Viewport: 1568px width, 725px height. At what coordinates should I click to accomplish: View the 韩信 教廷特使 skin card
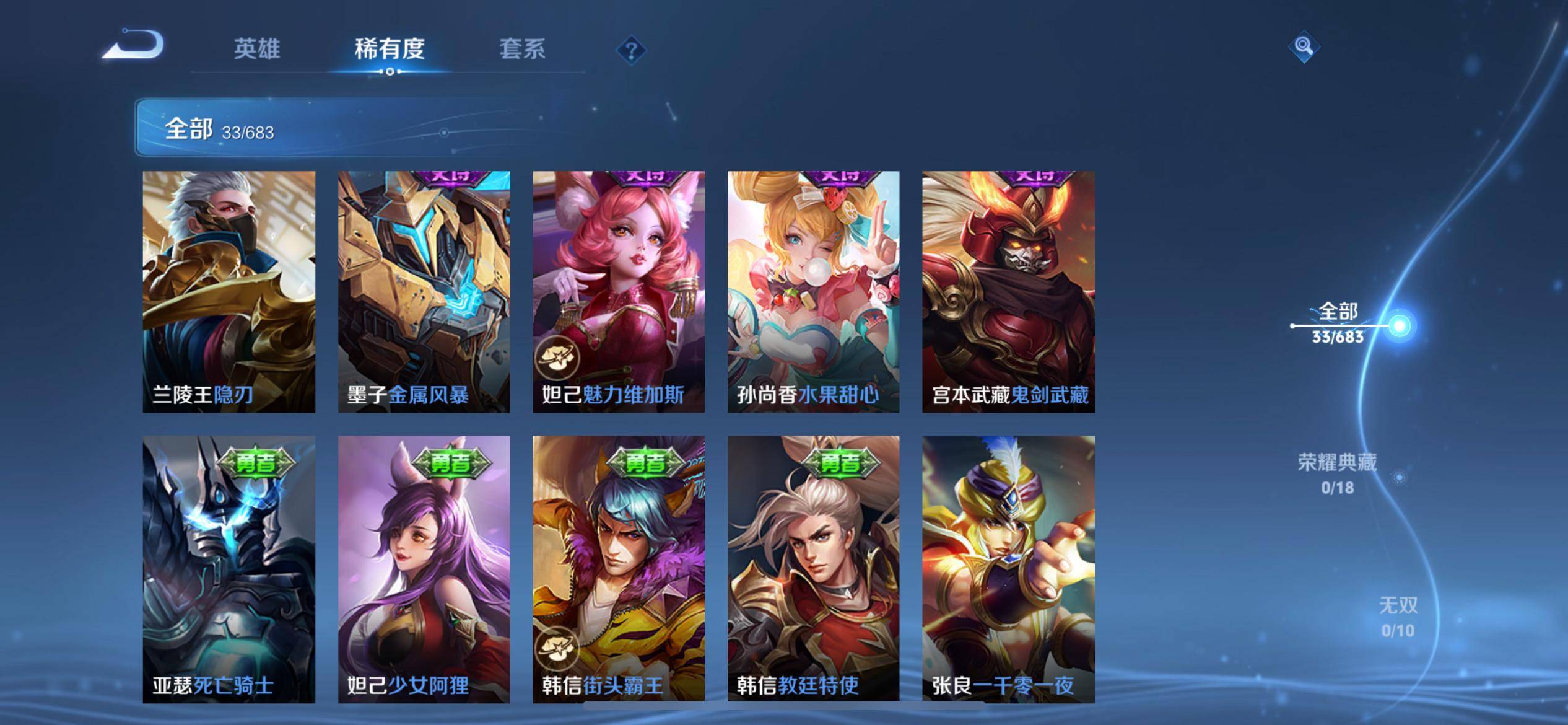point(813,569)
